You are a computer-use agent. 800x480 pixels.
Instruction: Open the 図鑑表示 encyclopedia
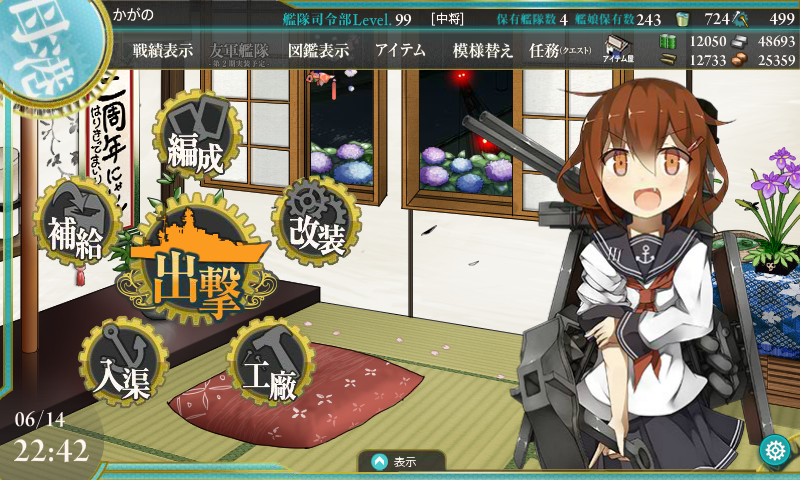coord(318,51)
